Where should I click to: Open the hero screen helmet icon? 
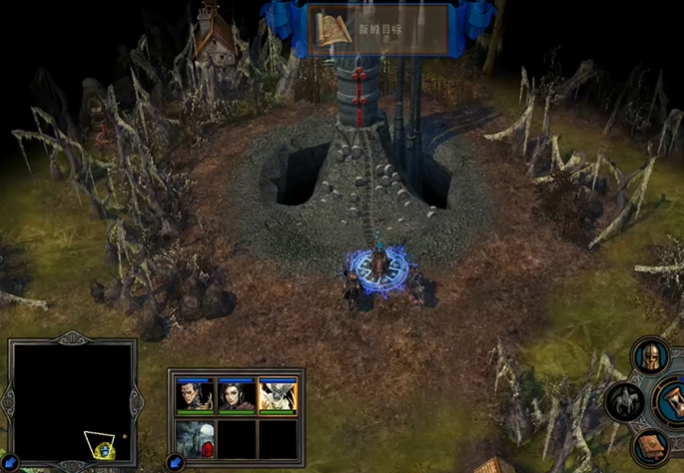[649, 357]
